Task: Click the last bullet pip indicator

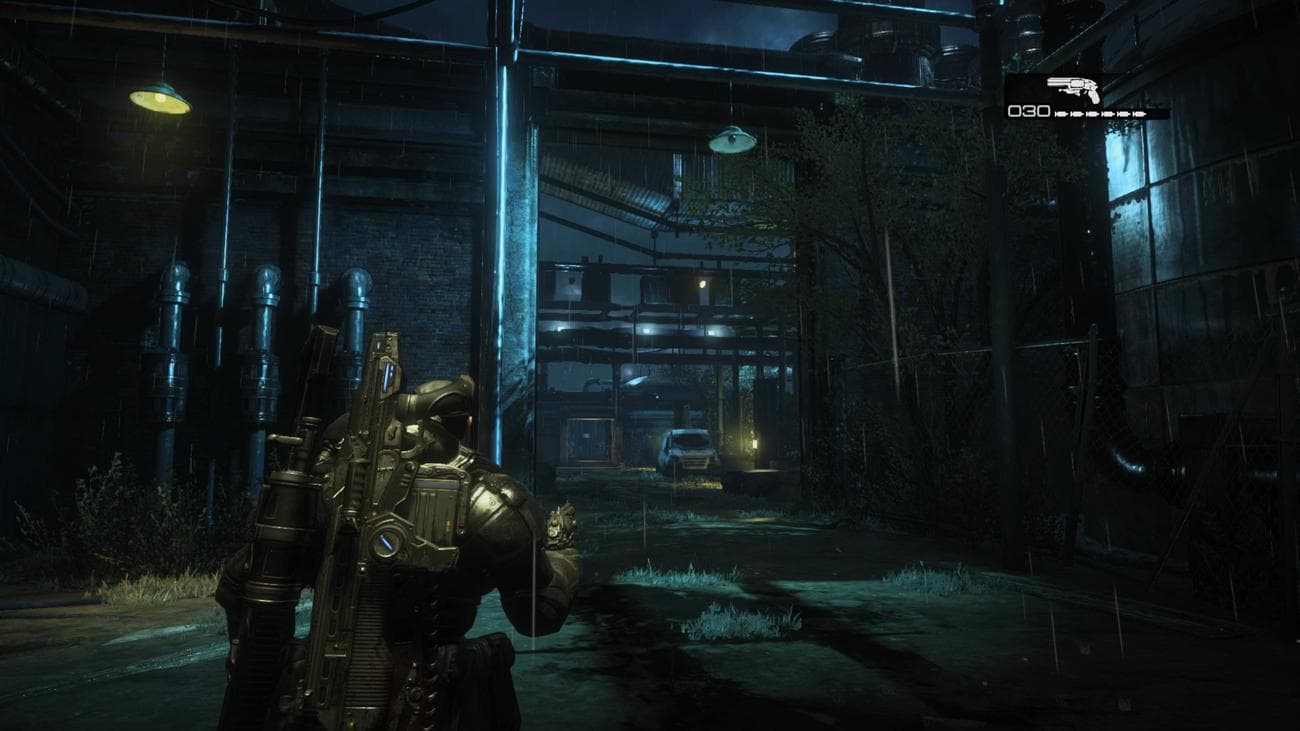Action: click(x=1140, y=113)
